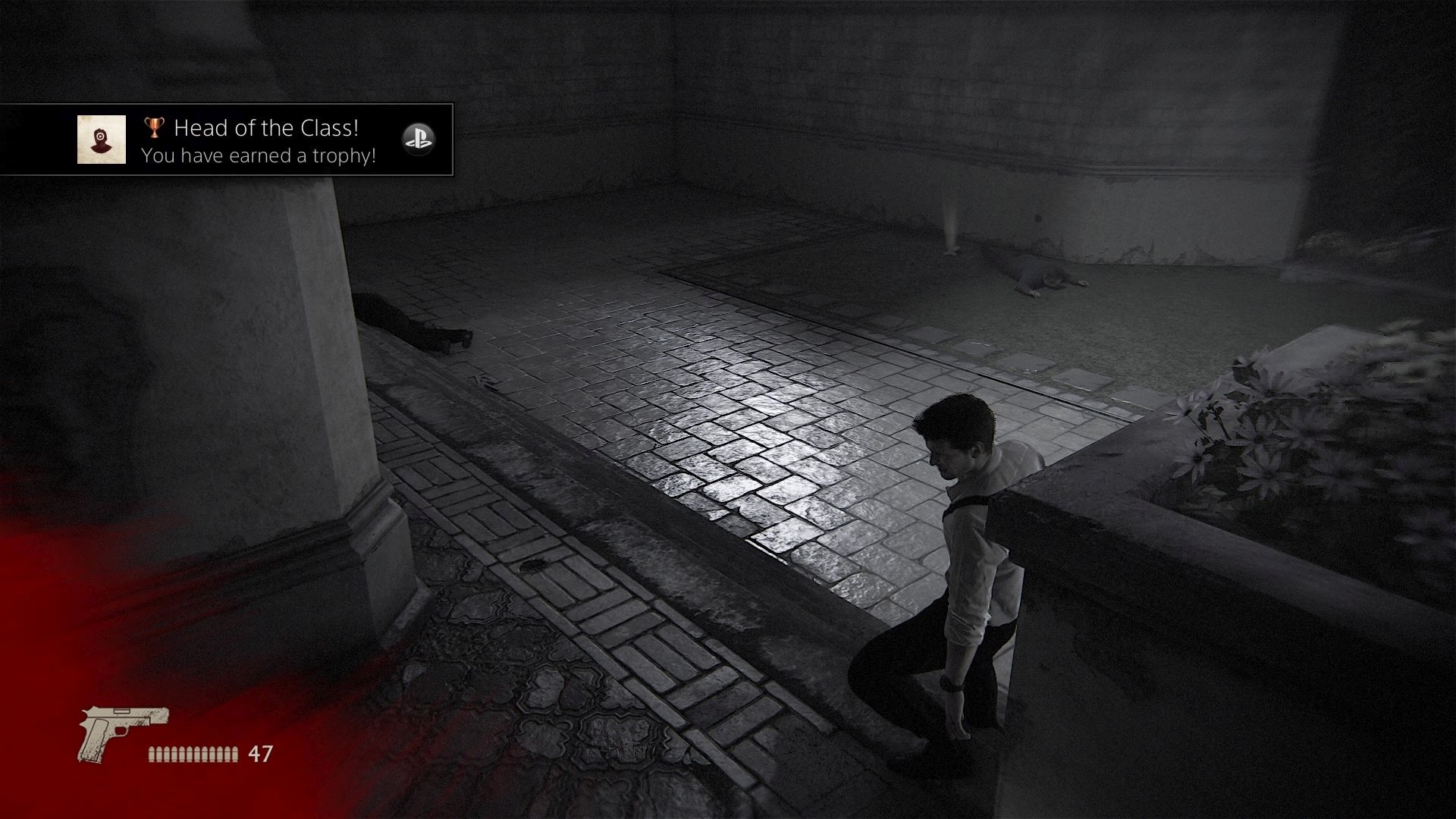The image size is (1456, 819).
Task: Click the PlayStation logo on the notification
Action: tap(418, 140)
